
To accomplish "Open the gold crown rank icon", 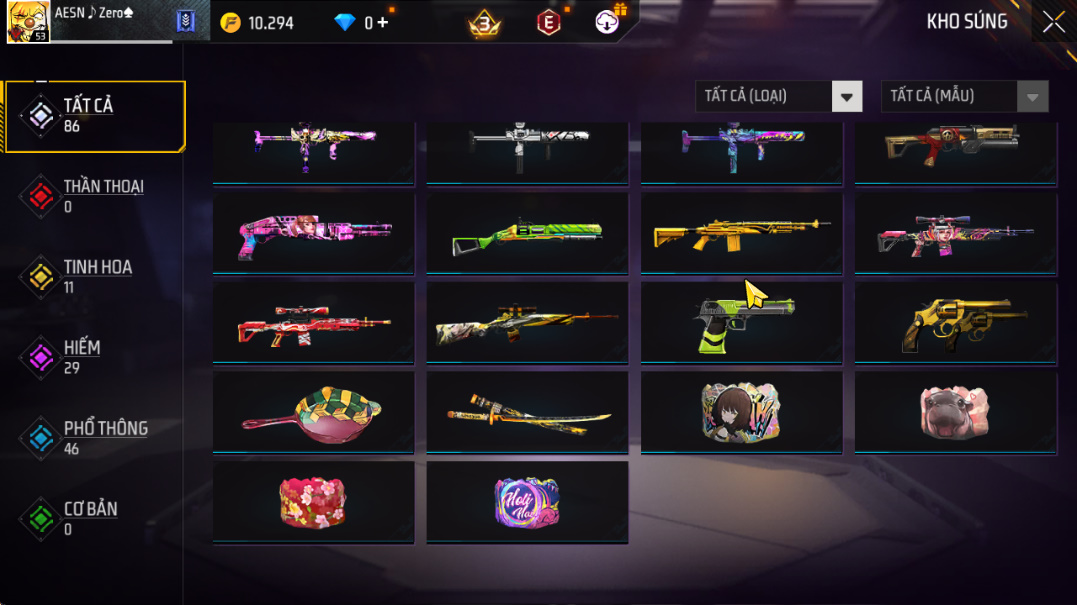I will point(485,22).
